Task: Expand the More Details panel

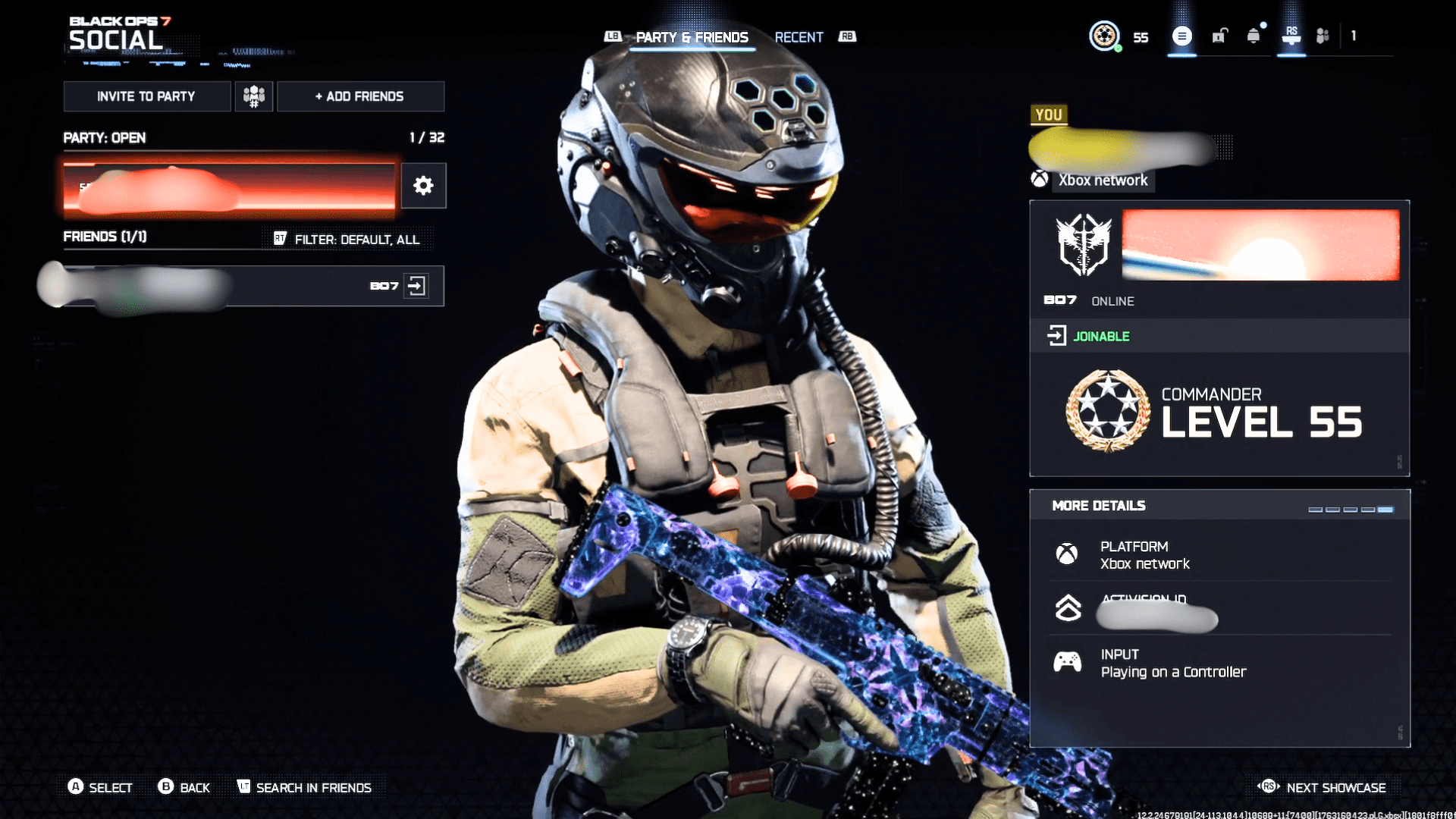Action: [1098, 505]
